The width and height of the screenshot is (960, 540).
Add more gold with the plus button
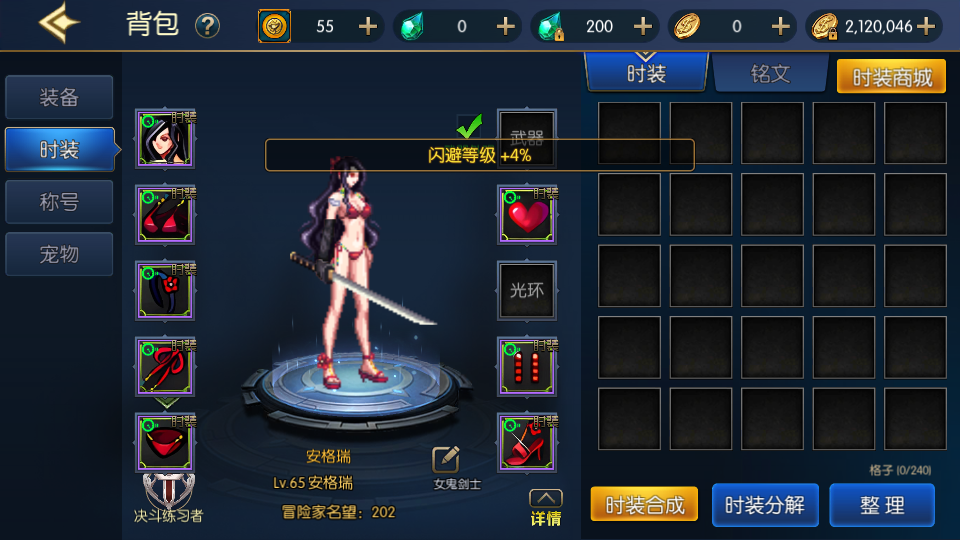(926, 26)
